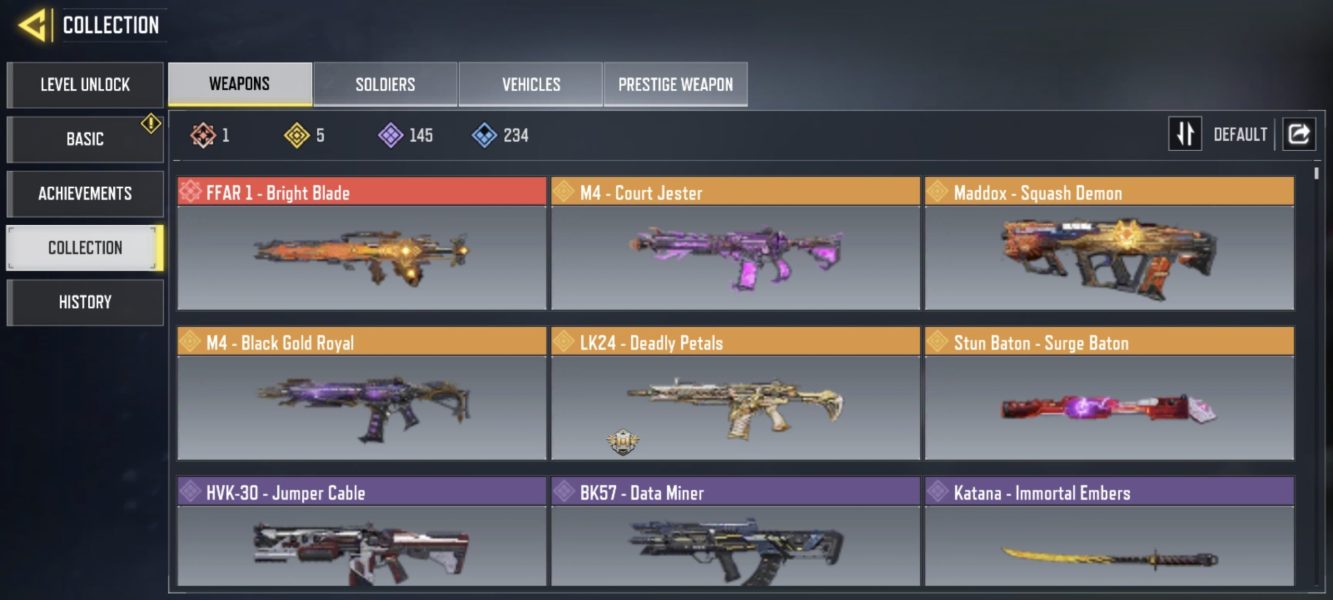Open the Level Unlock section
Screen dimensions: 1333x600
click(85, 85)
